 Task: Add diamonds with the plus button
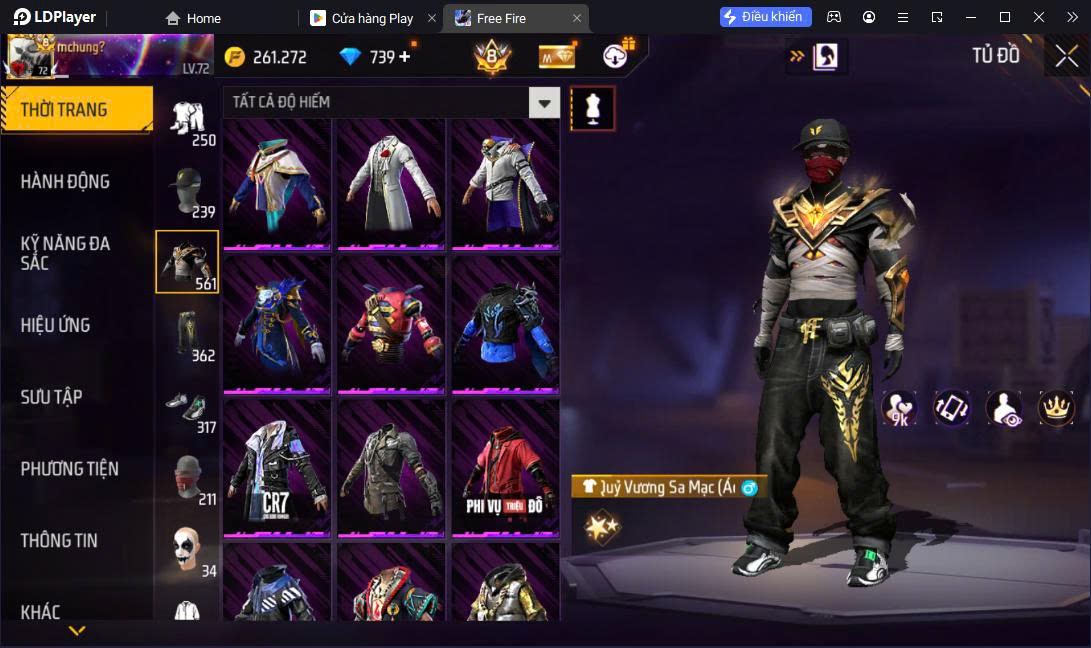(x=405, y=57)
